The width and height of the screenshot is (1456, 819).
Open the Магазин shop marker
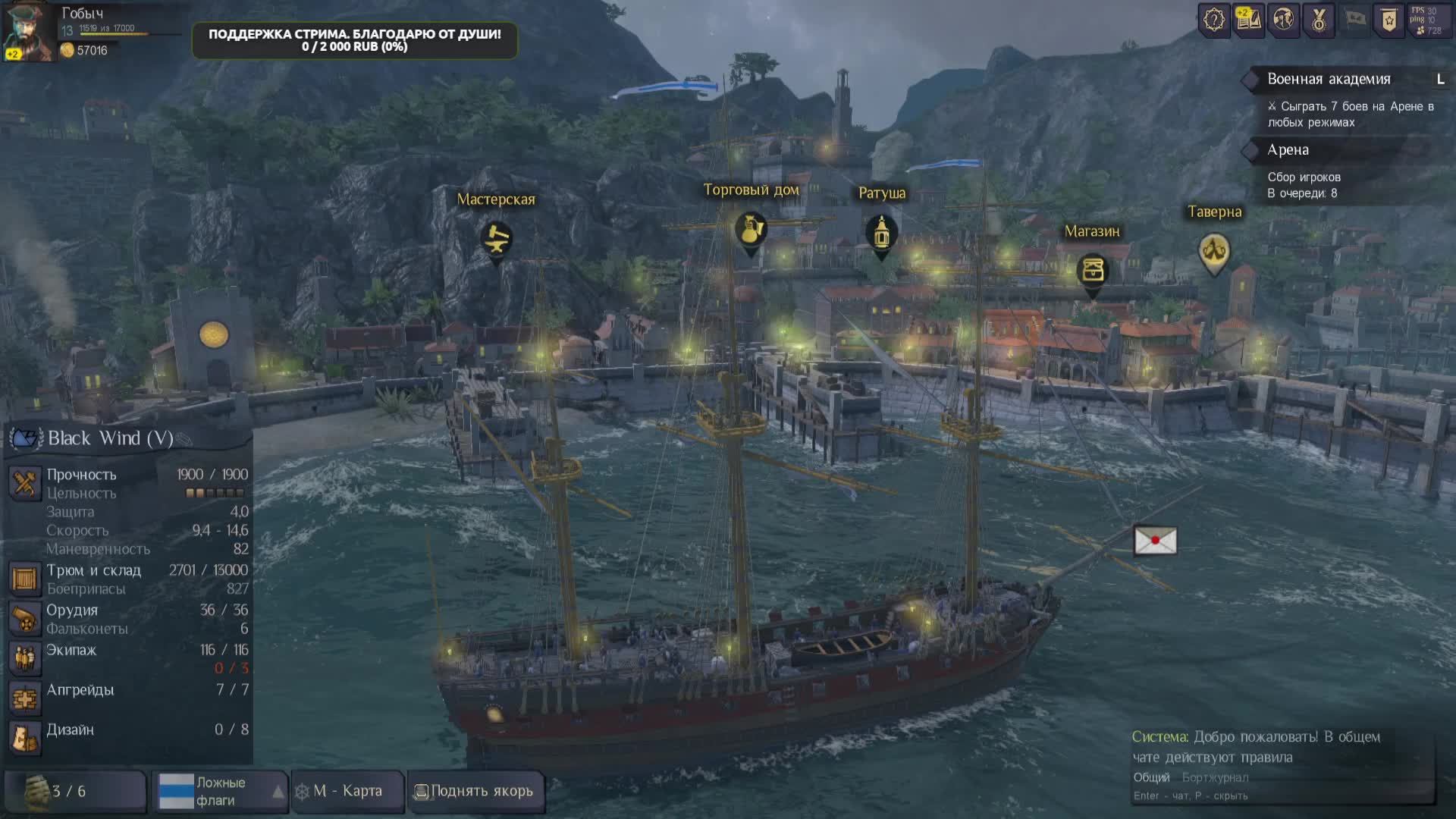pyautogui.click(x=1092, y=271)
